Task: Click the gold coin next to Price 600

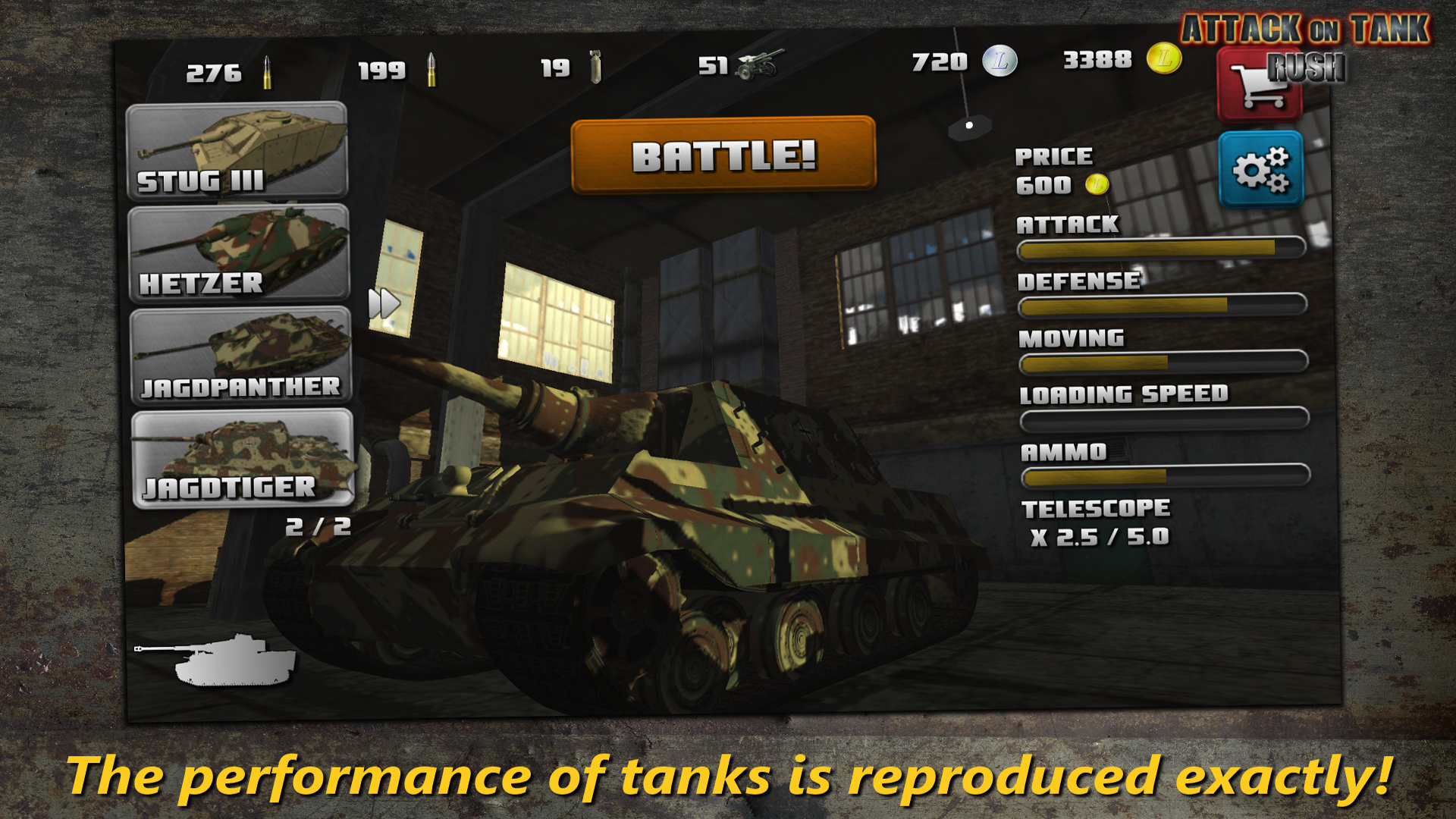Action: [x=1099, y=185]
